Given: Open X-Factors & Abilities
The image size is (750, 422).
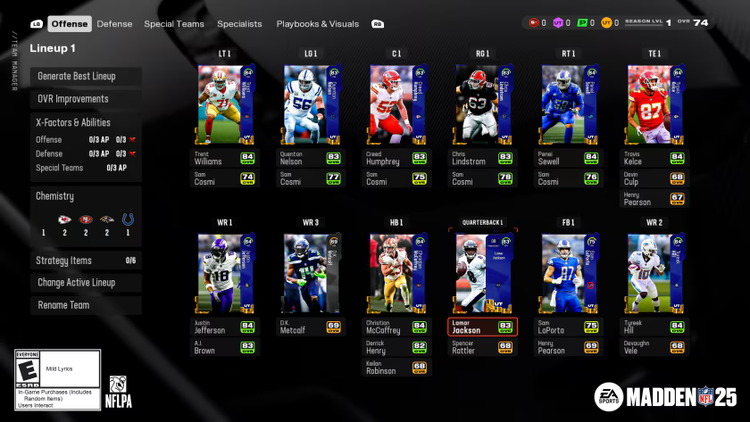Looking at the screenshot, I should pos(85,123).
